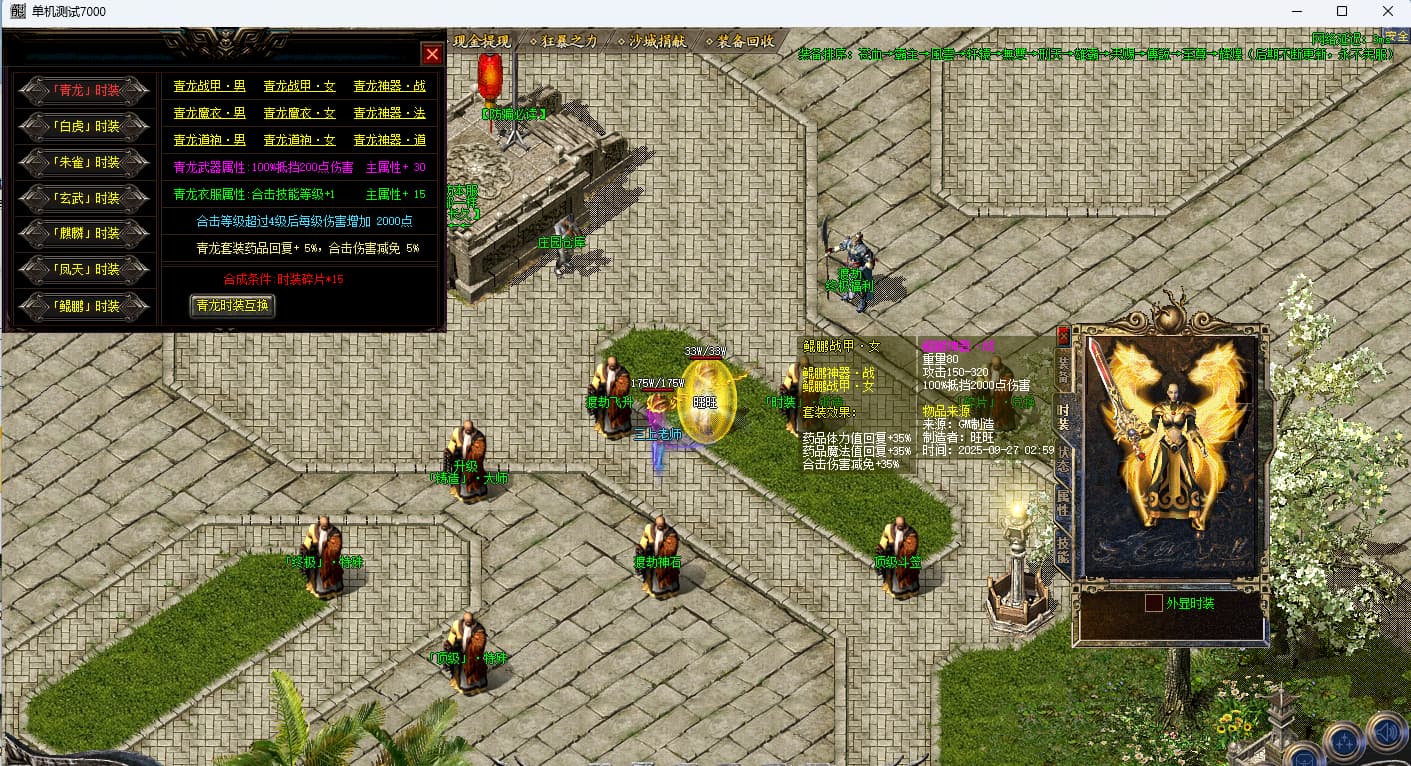
Task: Switch to 「朱雀」时装 category
Action: point(87,162)
